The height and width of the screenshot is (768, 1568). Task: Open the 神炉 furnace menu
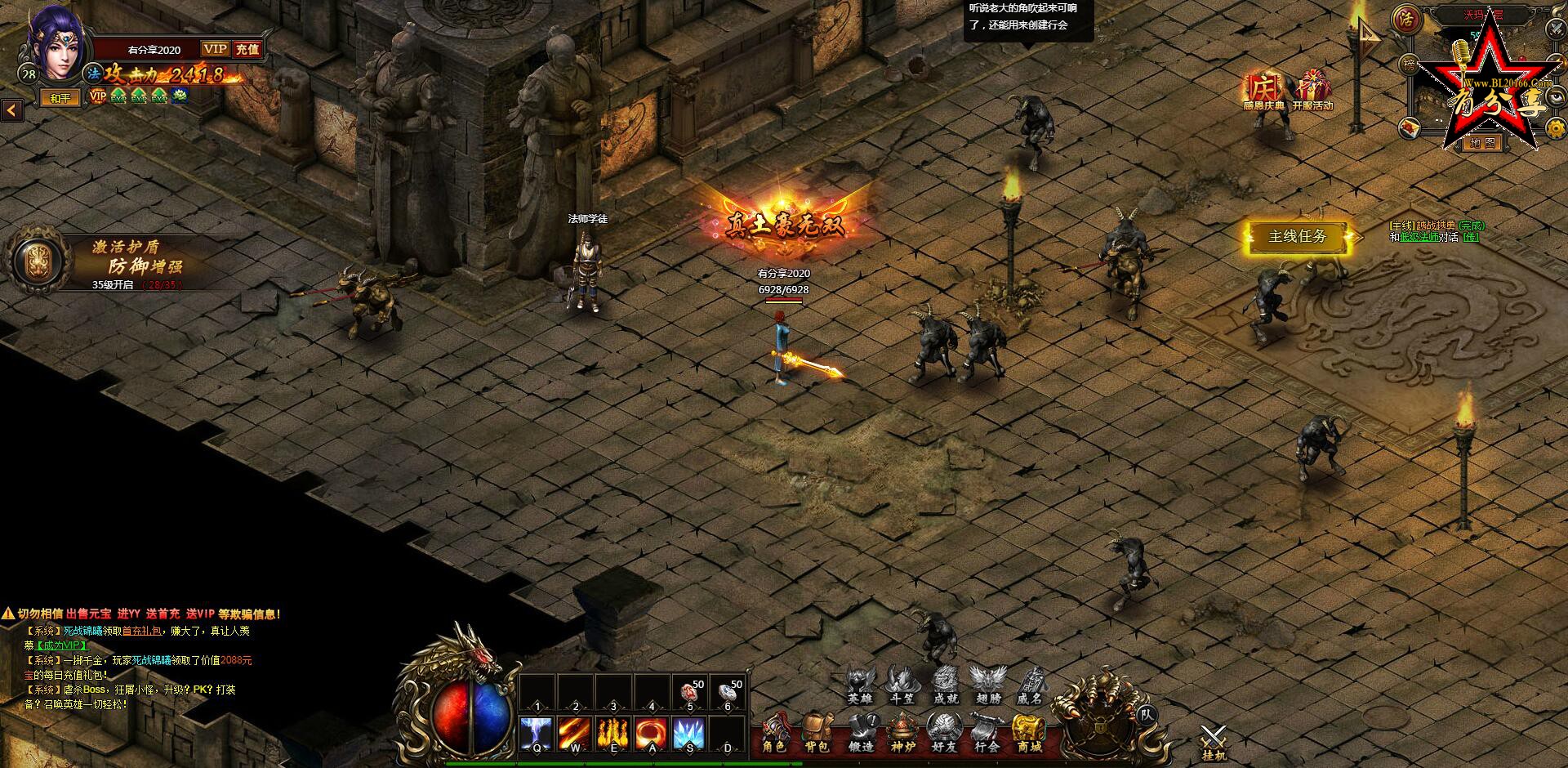pyautogui.click(x=902, y=731)
